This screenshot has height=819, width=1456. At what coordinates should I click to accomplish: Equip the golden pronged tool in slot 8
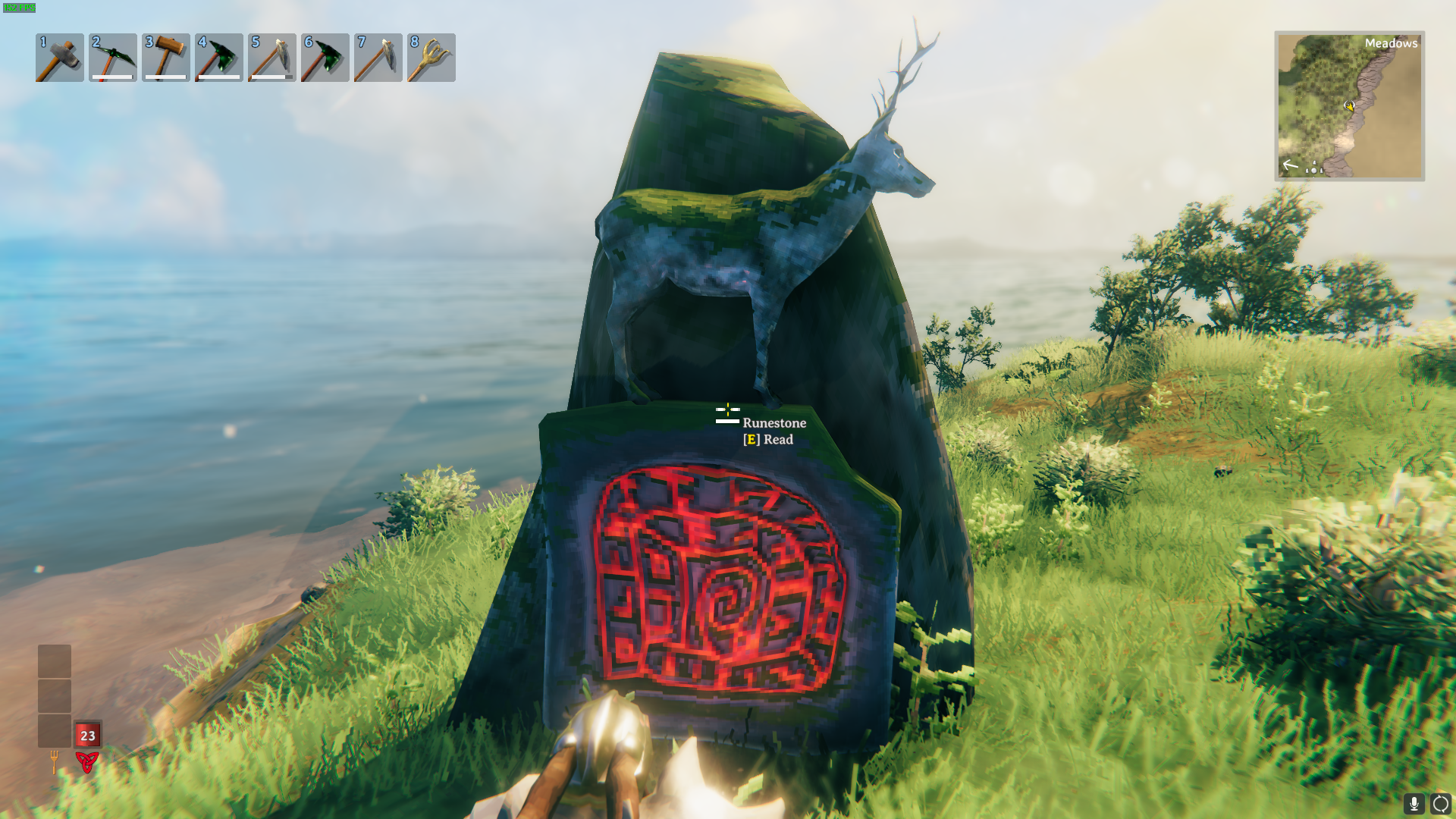[x=431, y=58]
